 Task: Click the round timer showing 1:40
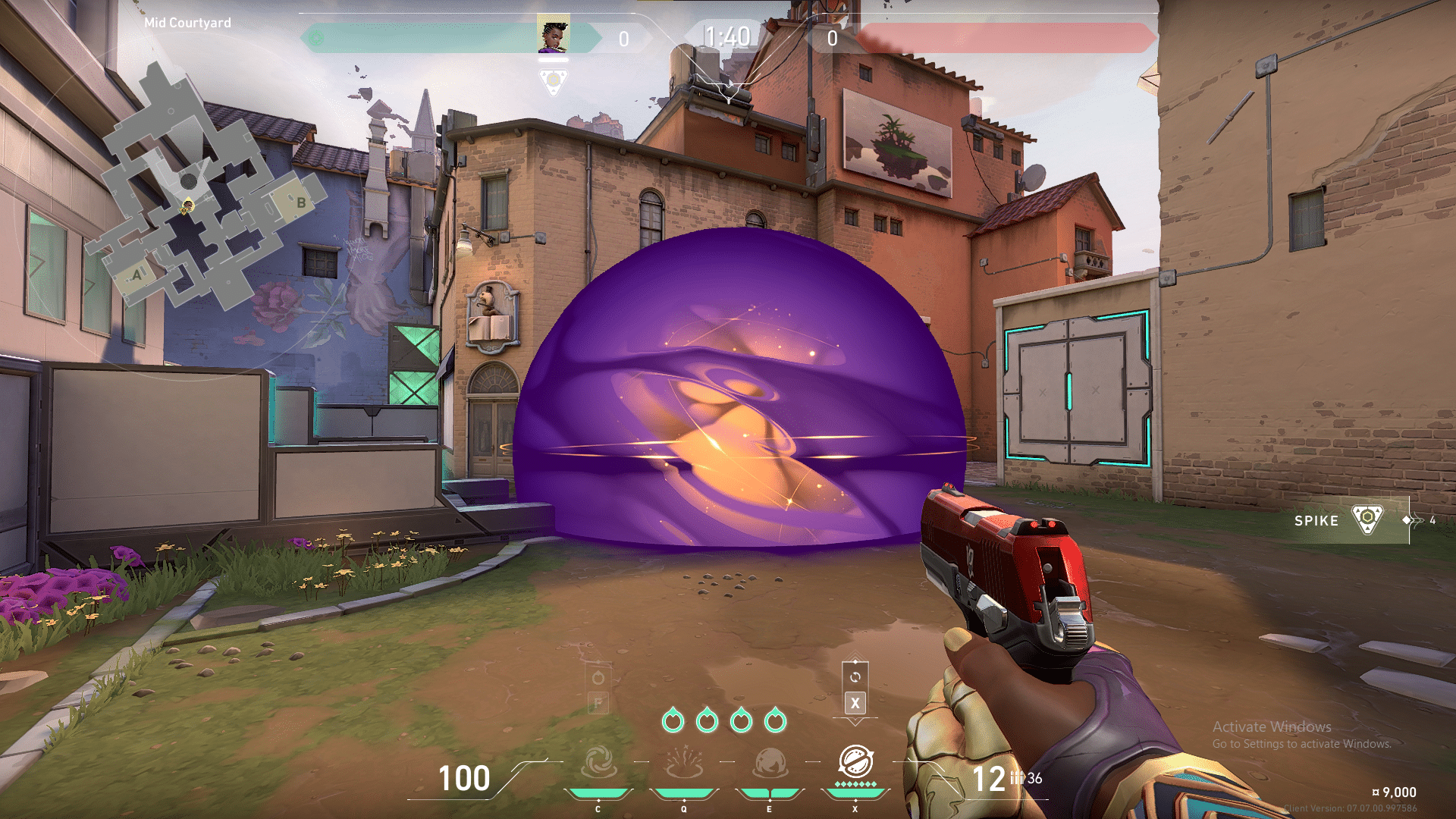(x=730, y=33)
